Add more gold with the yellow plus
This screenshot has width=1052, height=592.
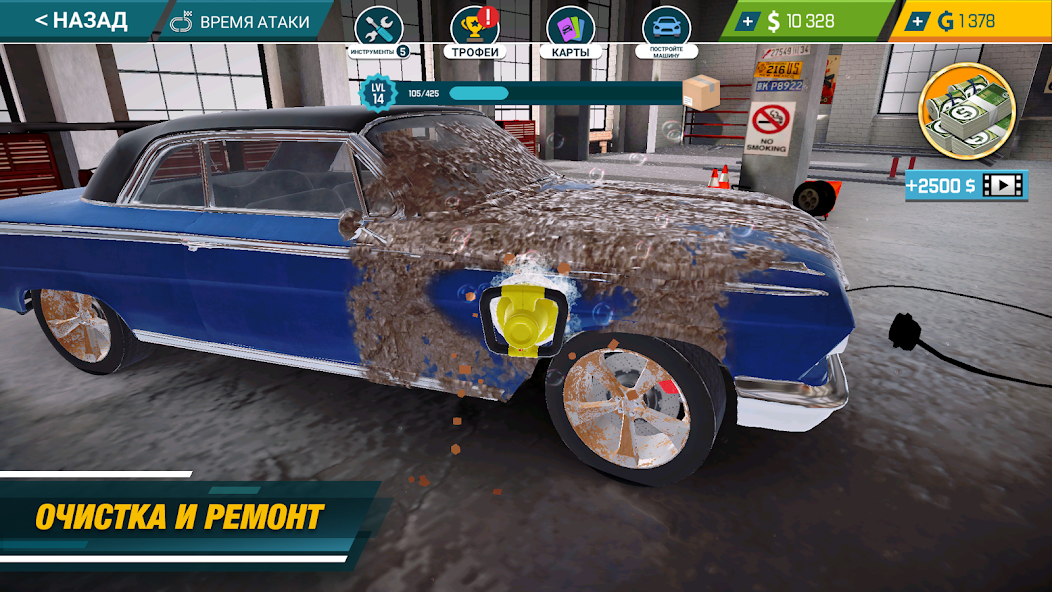[916, 21]
